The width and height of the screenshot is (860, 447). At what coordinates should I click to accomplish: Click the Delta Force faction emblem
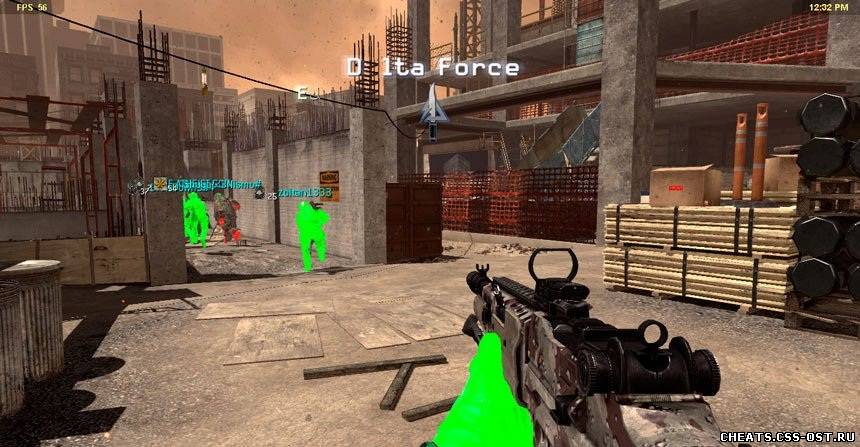tap(433, 112)
